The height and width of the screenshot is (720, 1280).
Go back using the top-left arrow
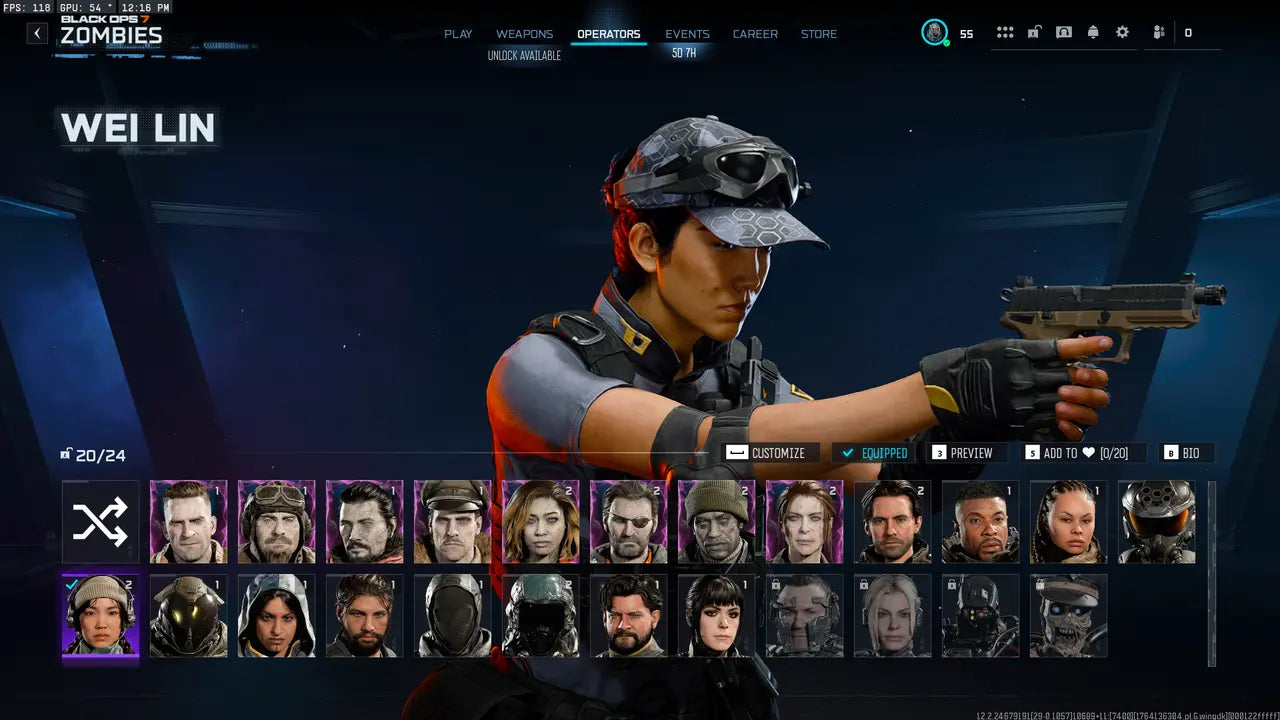pos(37,33)
